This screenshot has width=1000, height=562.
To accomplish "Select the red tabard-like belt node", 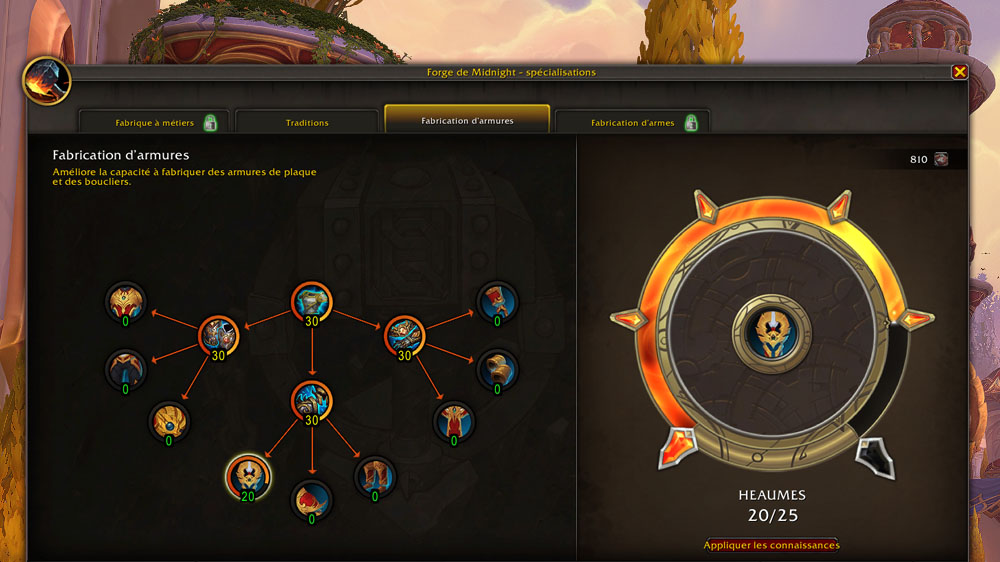I will (x=453, y=421).
